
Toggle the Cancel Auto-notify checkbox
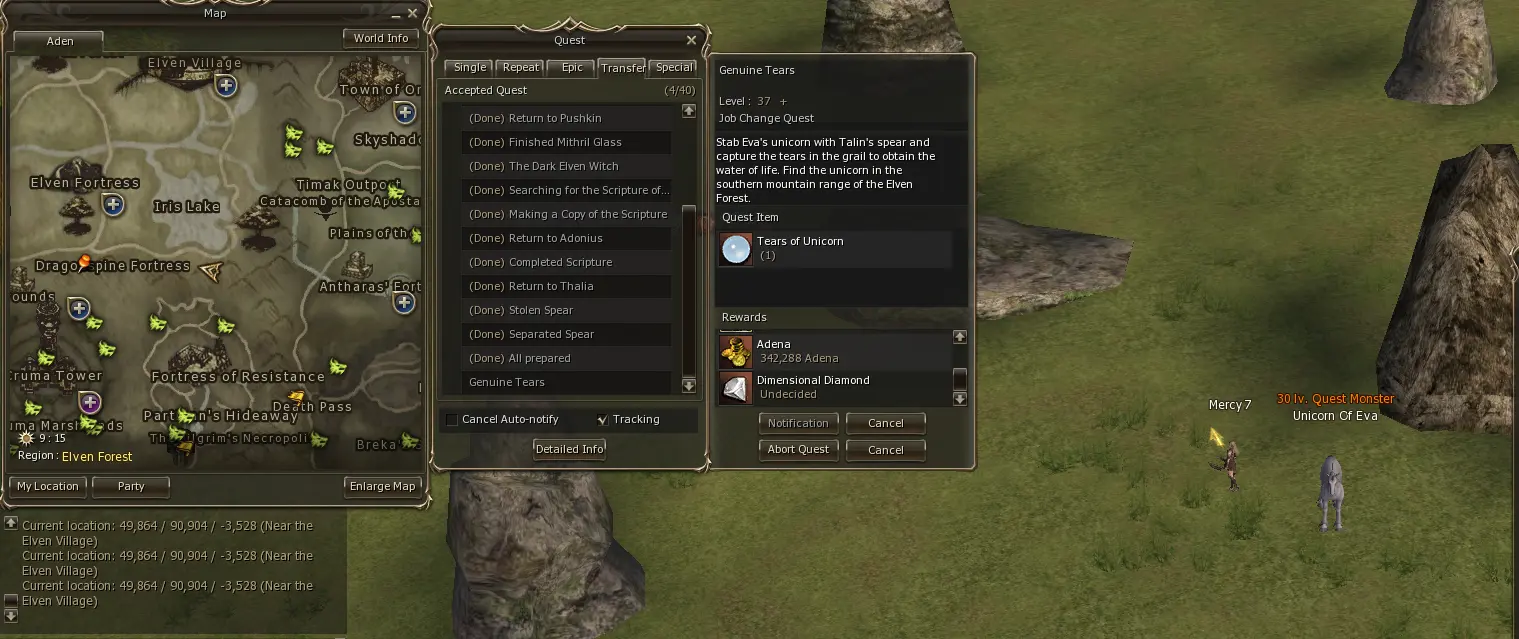coord(452,420)
